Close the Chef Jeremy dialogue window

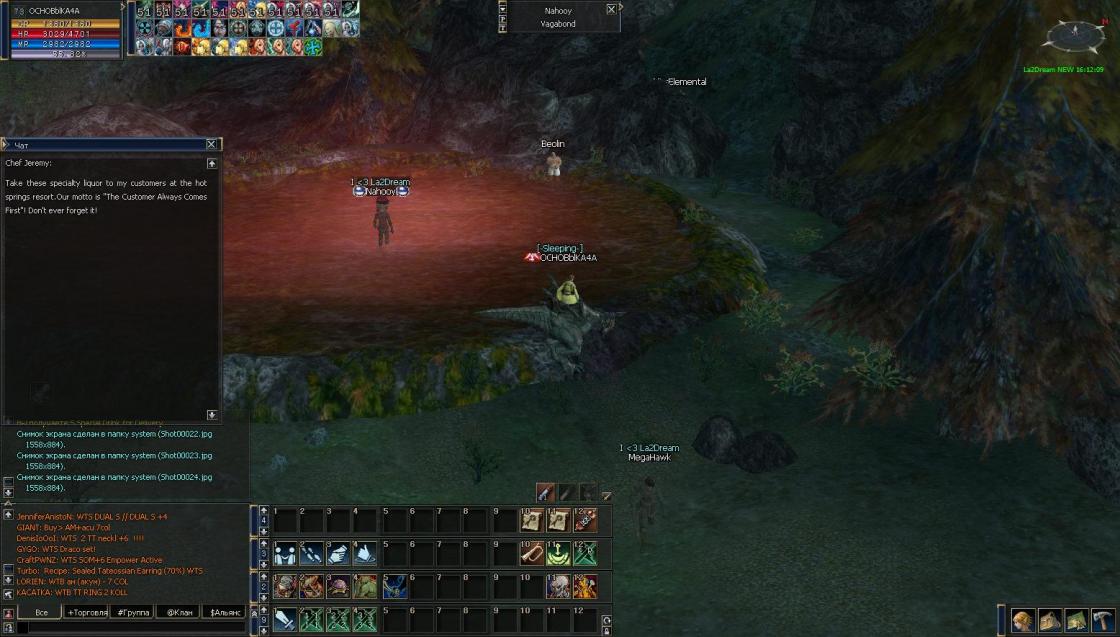pyautogui.click(x=211, y=145)
